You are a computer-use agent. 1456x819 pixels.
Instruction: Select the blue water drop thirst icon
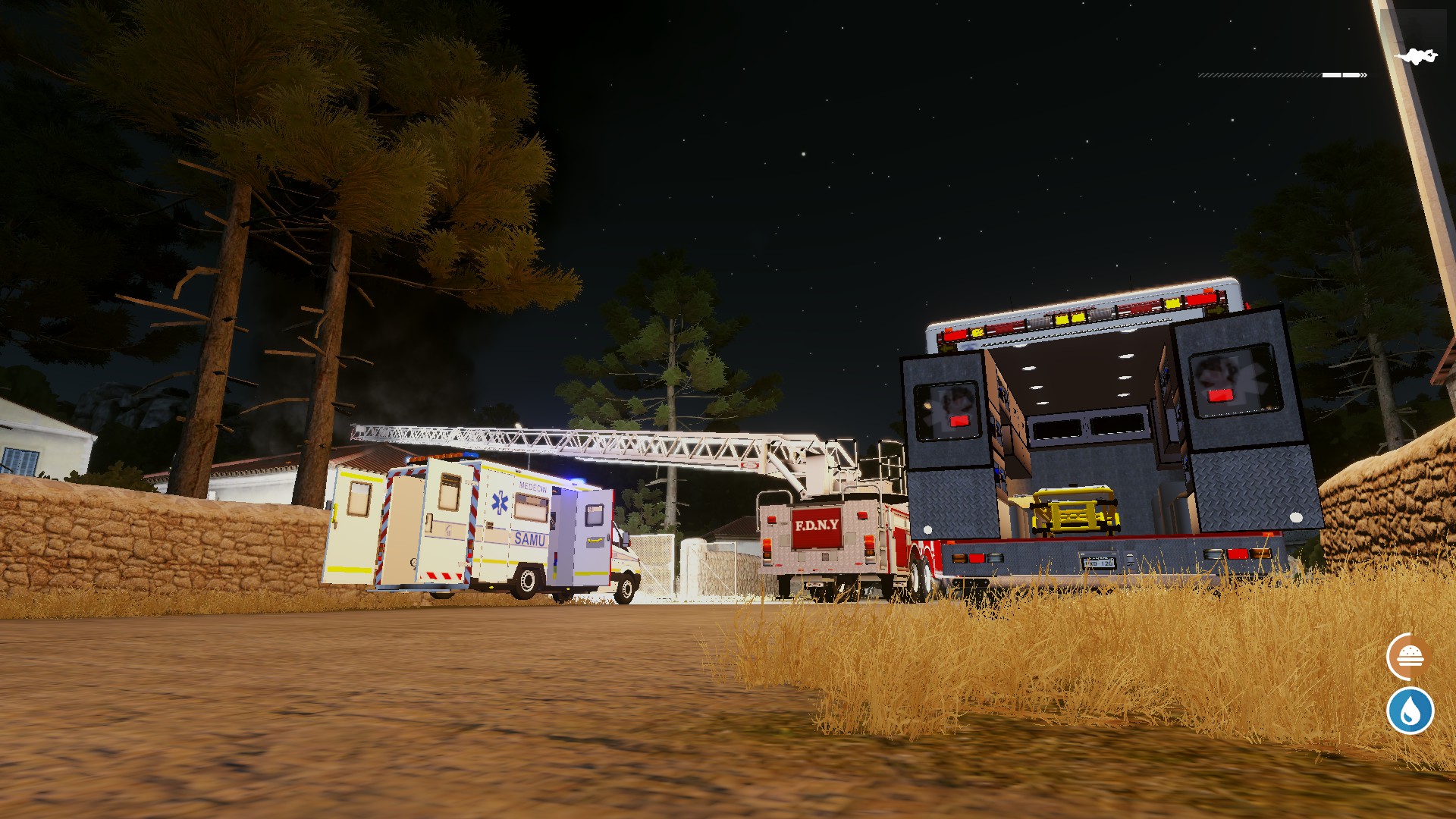point(1410,711)
